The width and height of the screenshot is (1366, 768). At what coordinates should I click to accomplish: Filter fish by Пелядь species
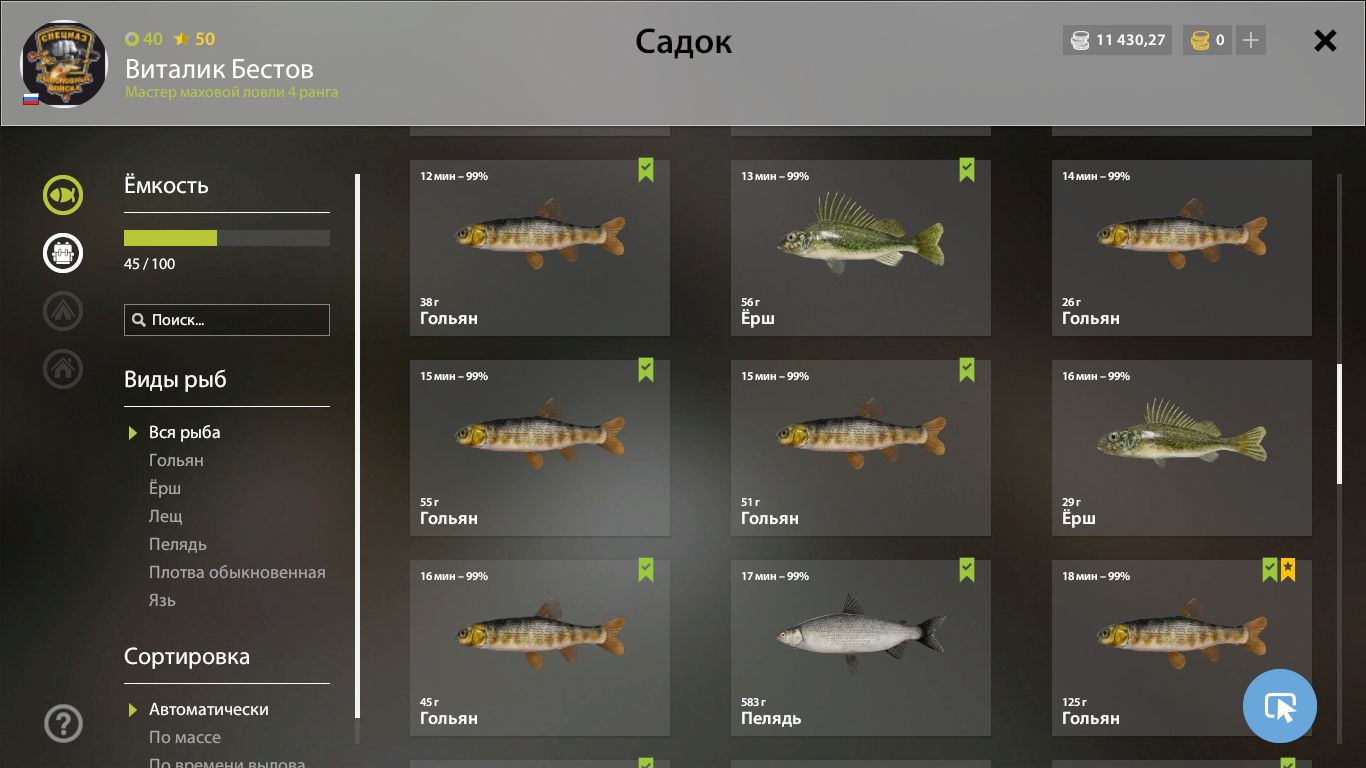[177, 544]
